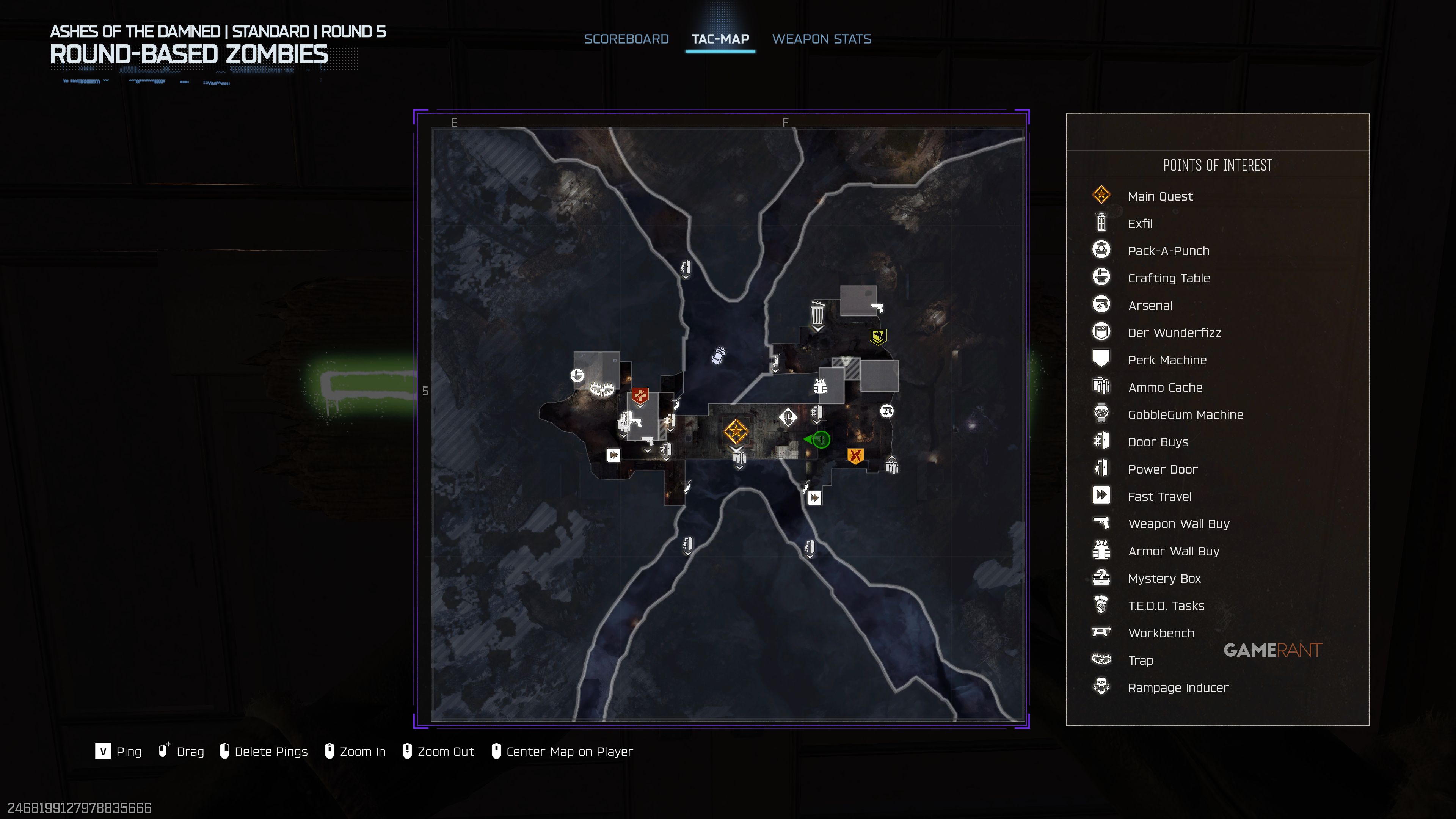
Task: Select the orange X perk marker on the map
Action: (855, 455)
